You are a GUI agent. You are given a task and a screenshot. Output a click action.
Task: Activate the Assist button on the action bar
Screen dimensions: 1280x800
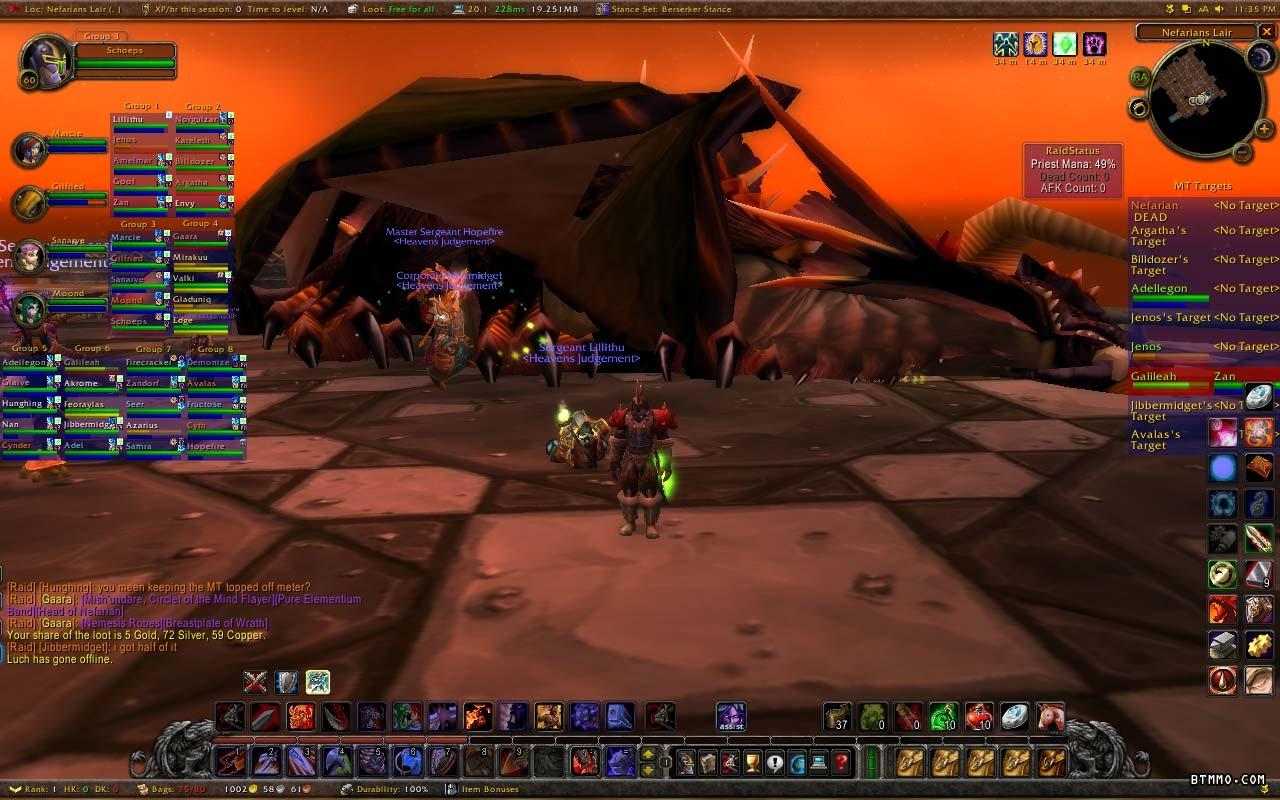pos(731,716)
